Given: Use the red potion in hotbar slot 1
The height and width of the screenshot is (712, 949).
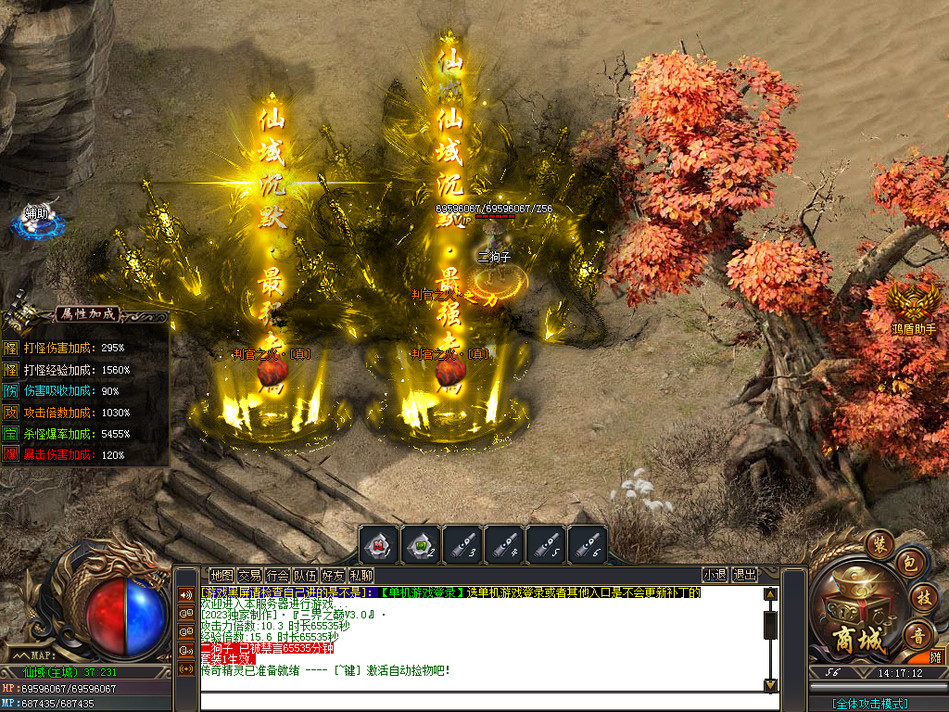Looking at the screenshot, I should tap(378, 545).
